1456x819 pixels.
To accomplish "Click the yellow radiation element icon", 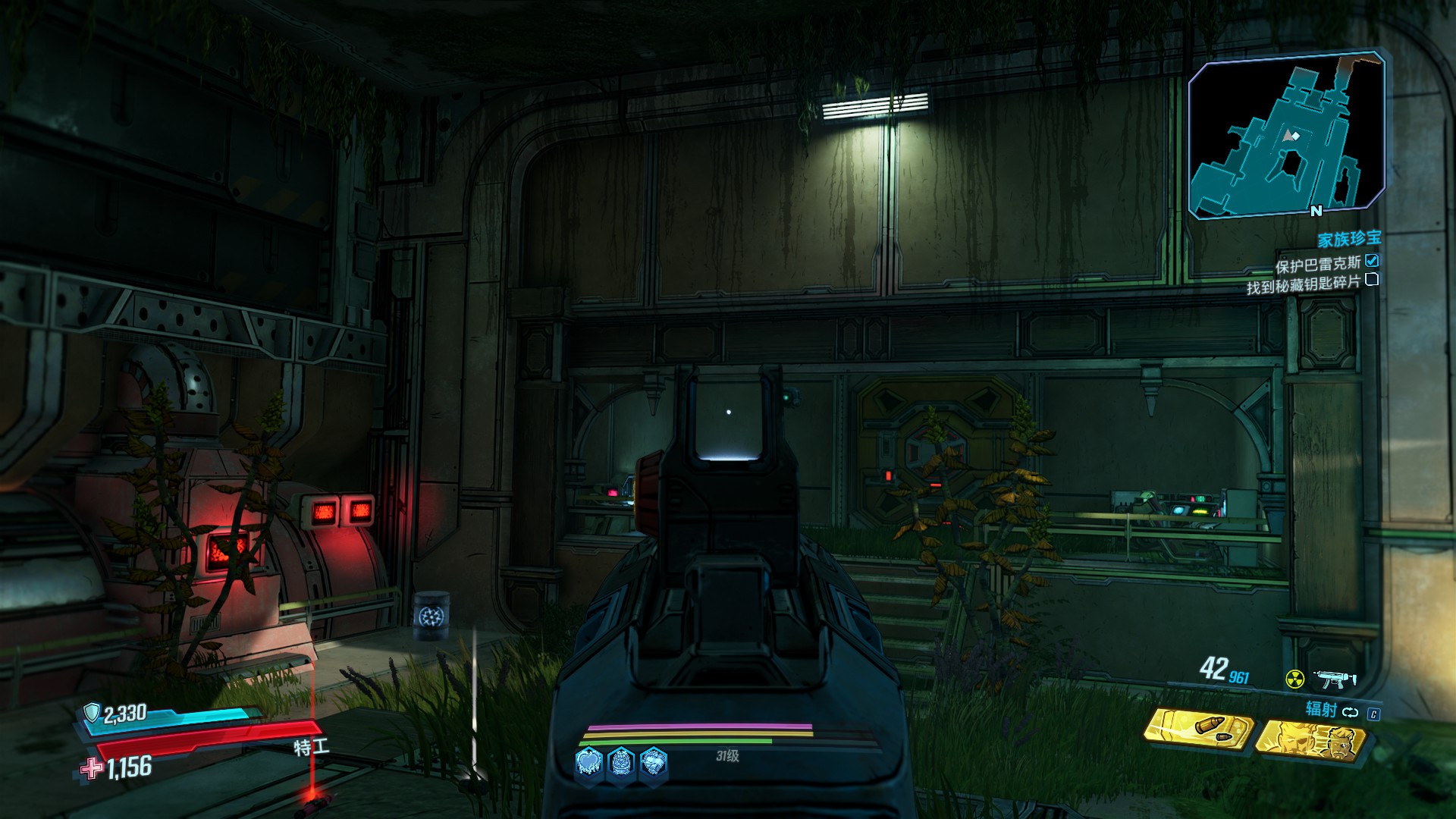I will pos(1294,679).
